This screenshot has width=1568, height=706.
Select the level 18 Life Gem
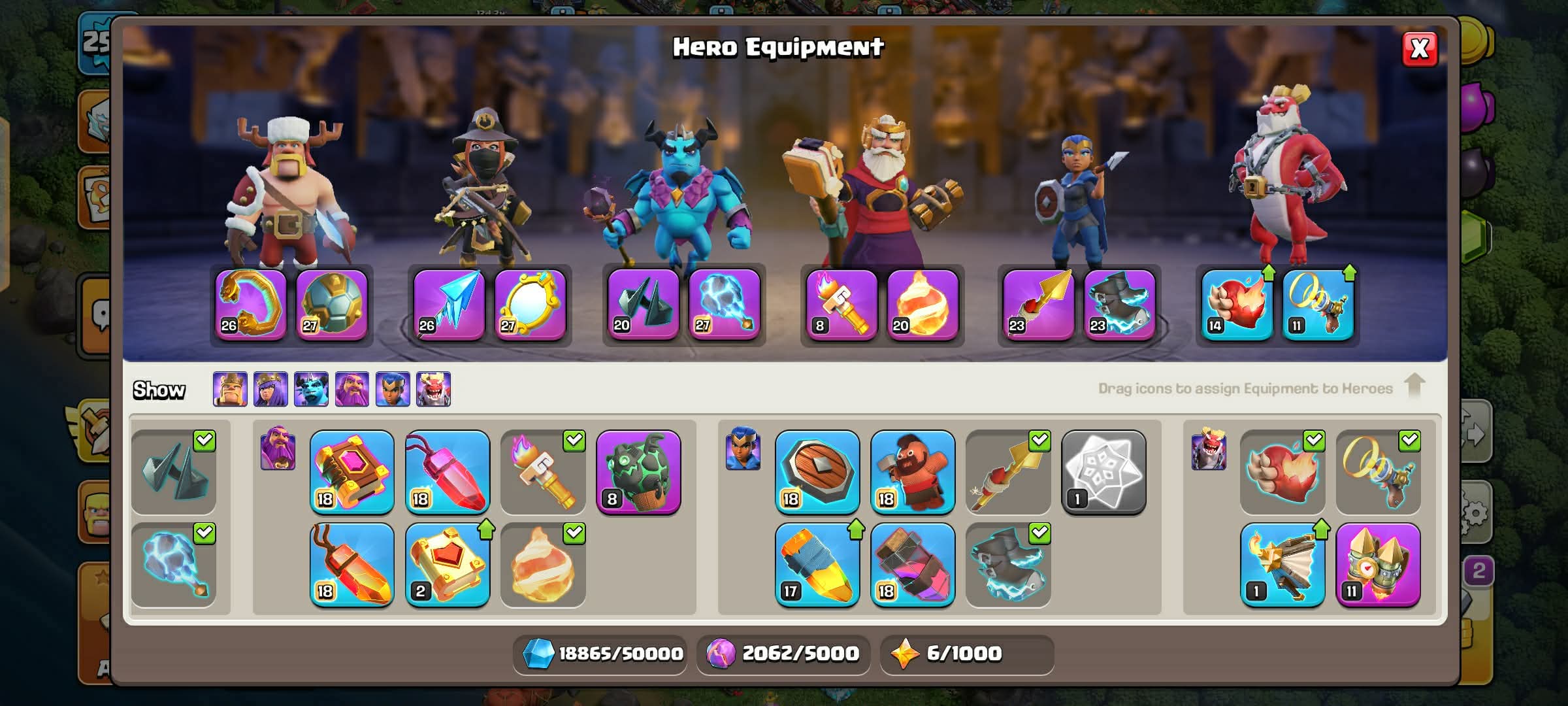(x=448, y=472)
